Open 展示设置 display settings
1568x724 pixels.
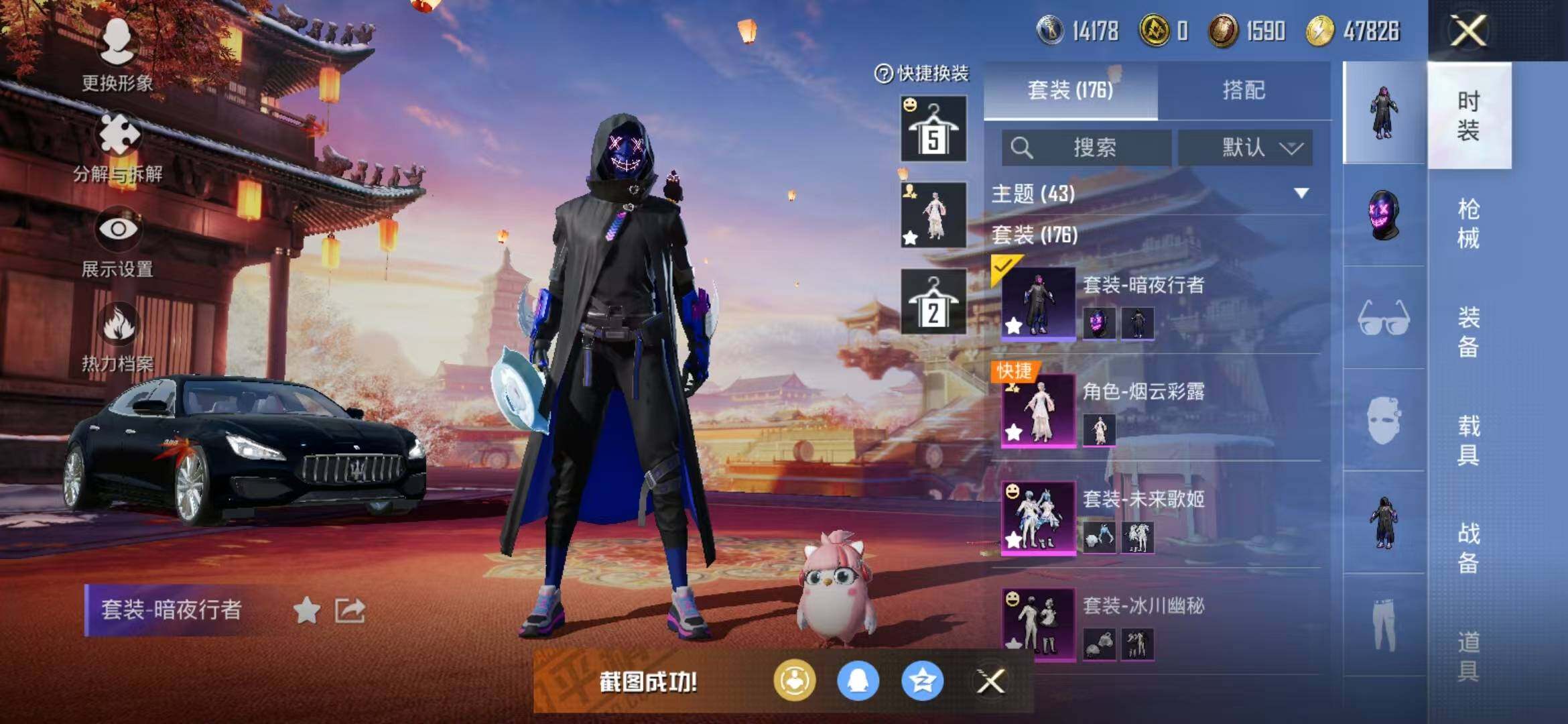point(118,241)
